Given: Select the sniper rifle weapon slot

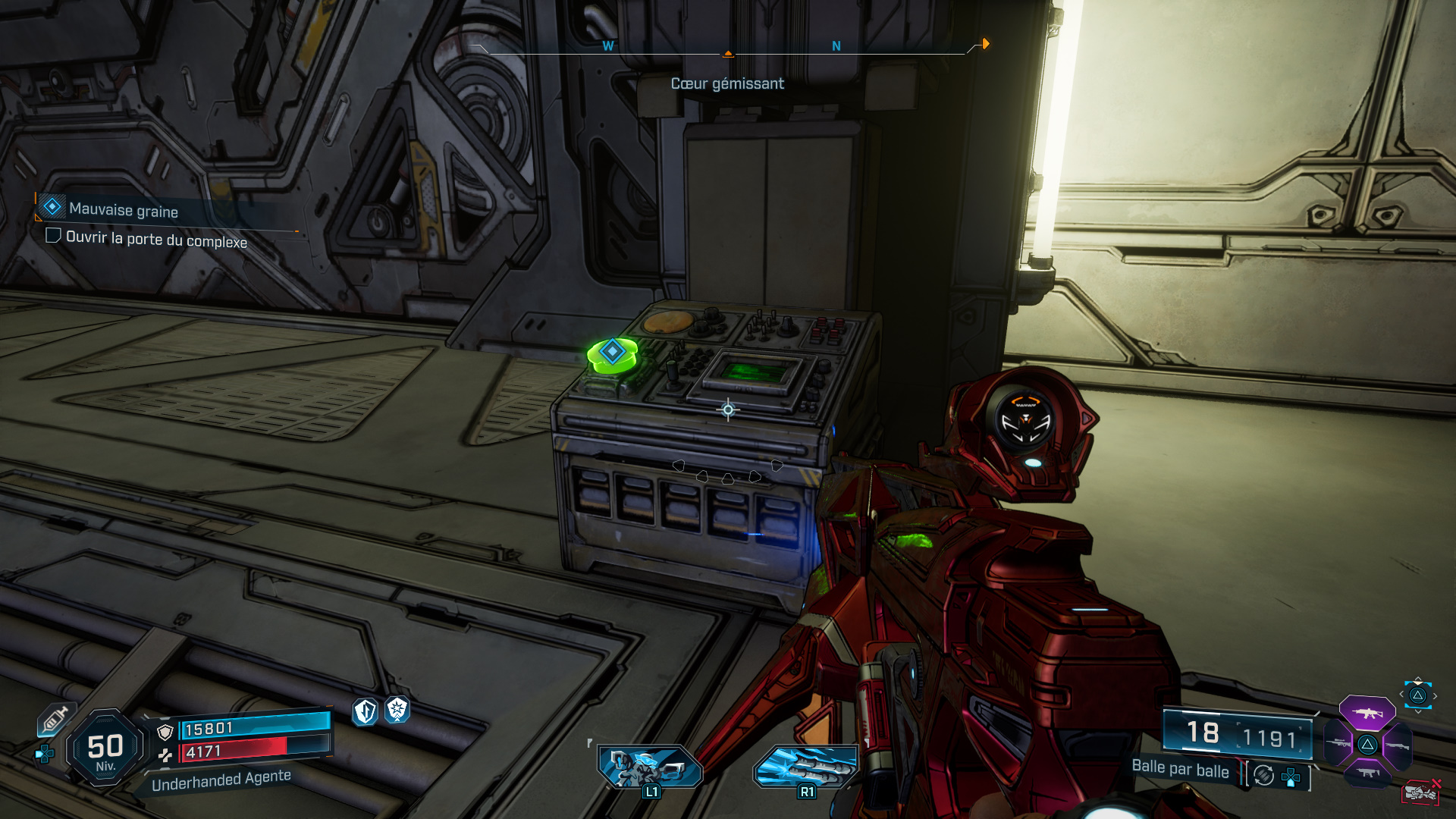Looking at the screenshot, I should click(1338, 743).
